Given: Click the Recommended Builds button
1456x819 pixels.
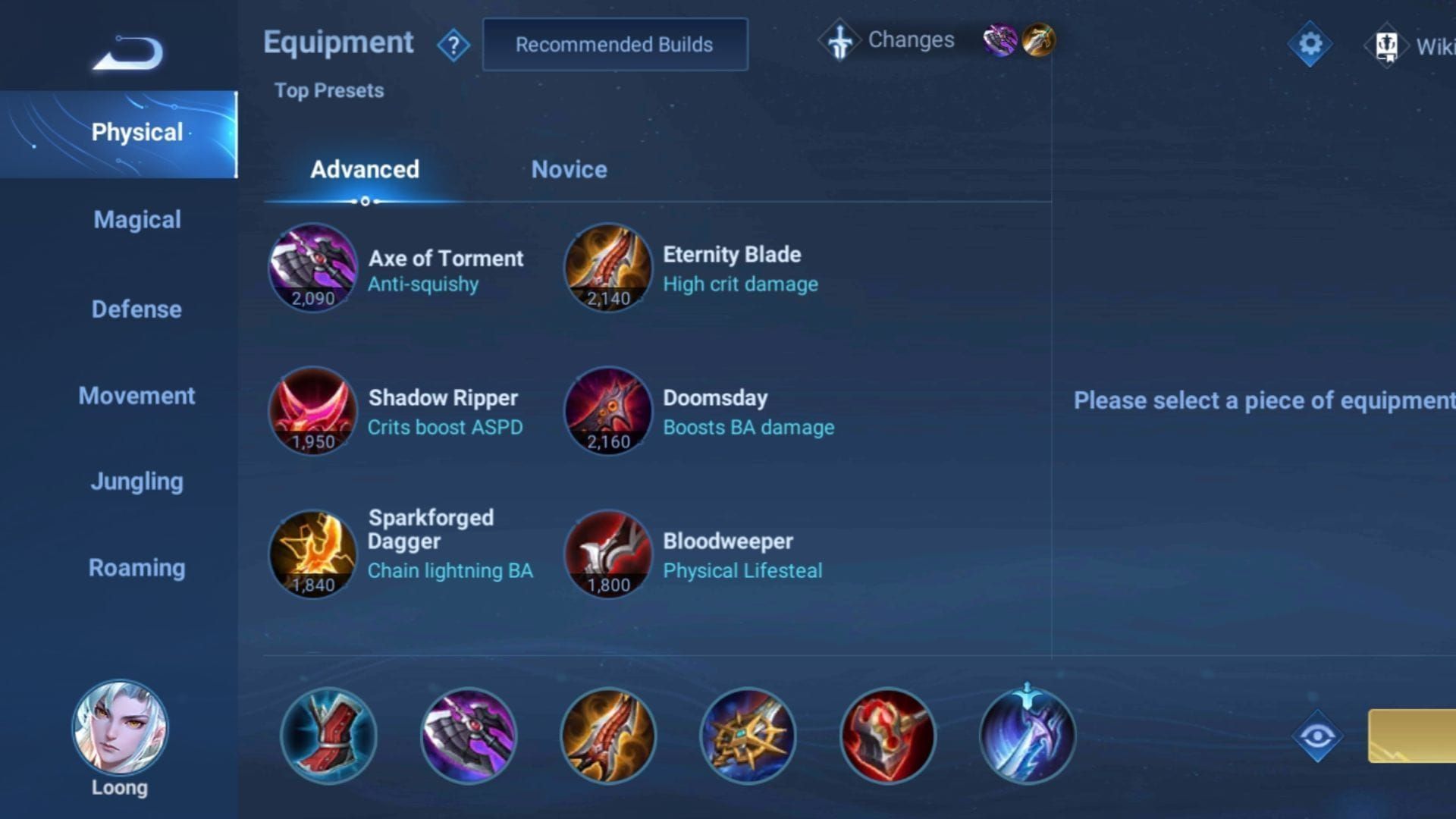Looking at the screenshot, I should pyautogui.click(x=615, y=44).
